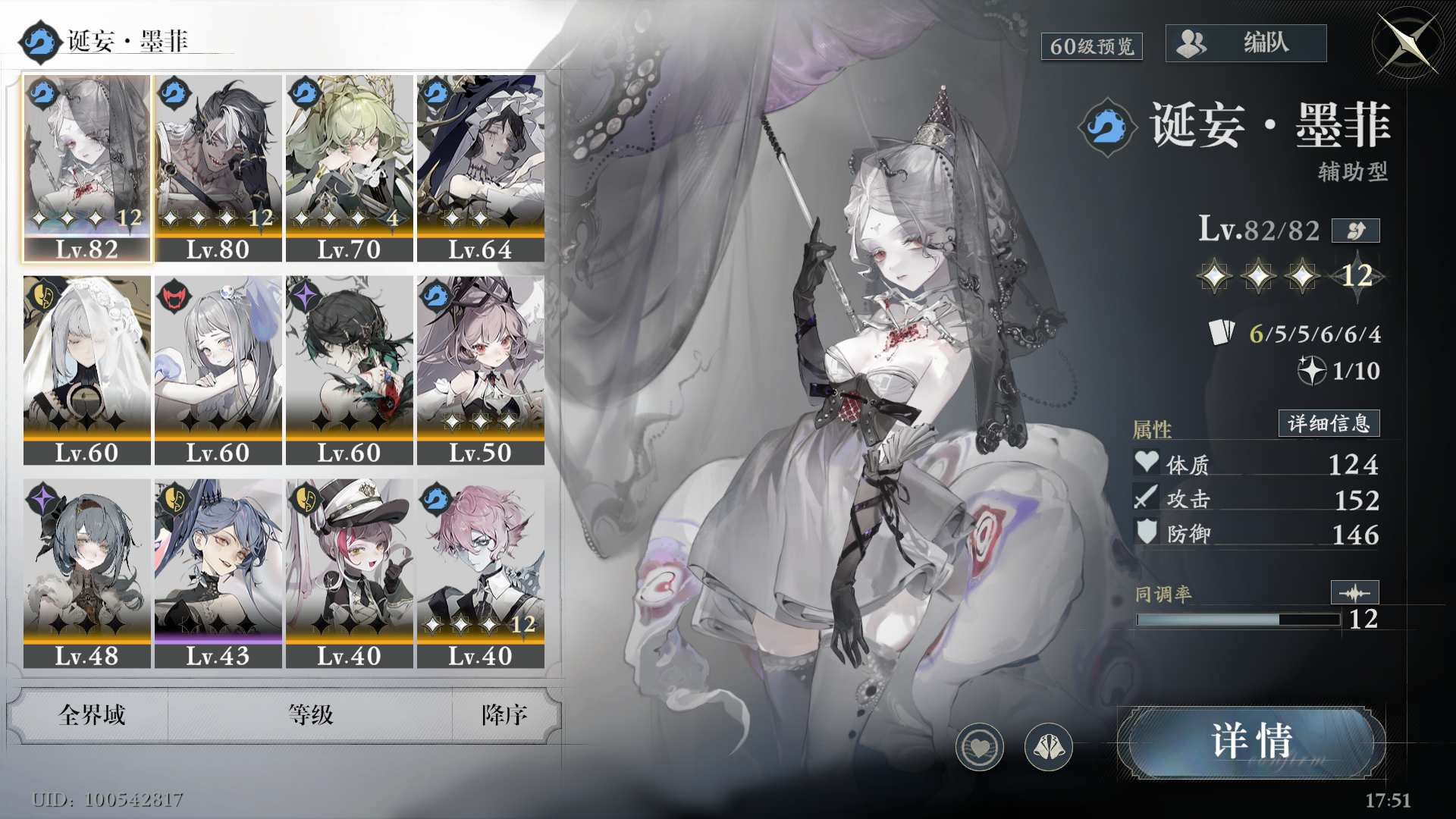Select the level-up arrow icon beside Lv.82/82
The image size is (1456, 819).
tap(1355, 231)
